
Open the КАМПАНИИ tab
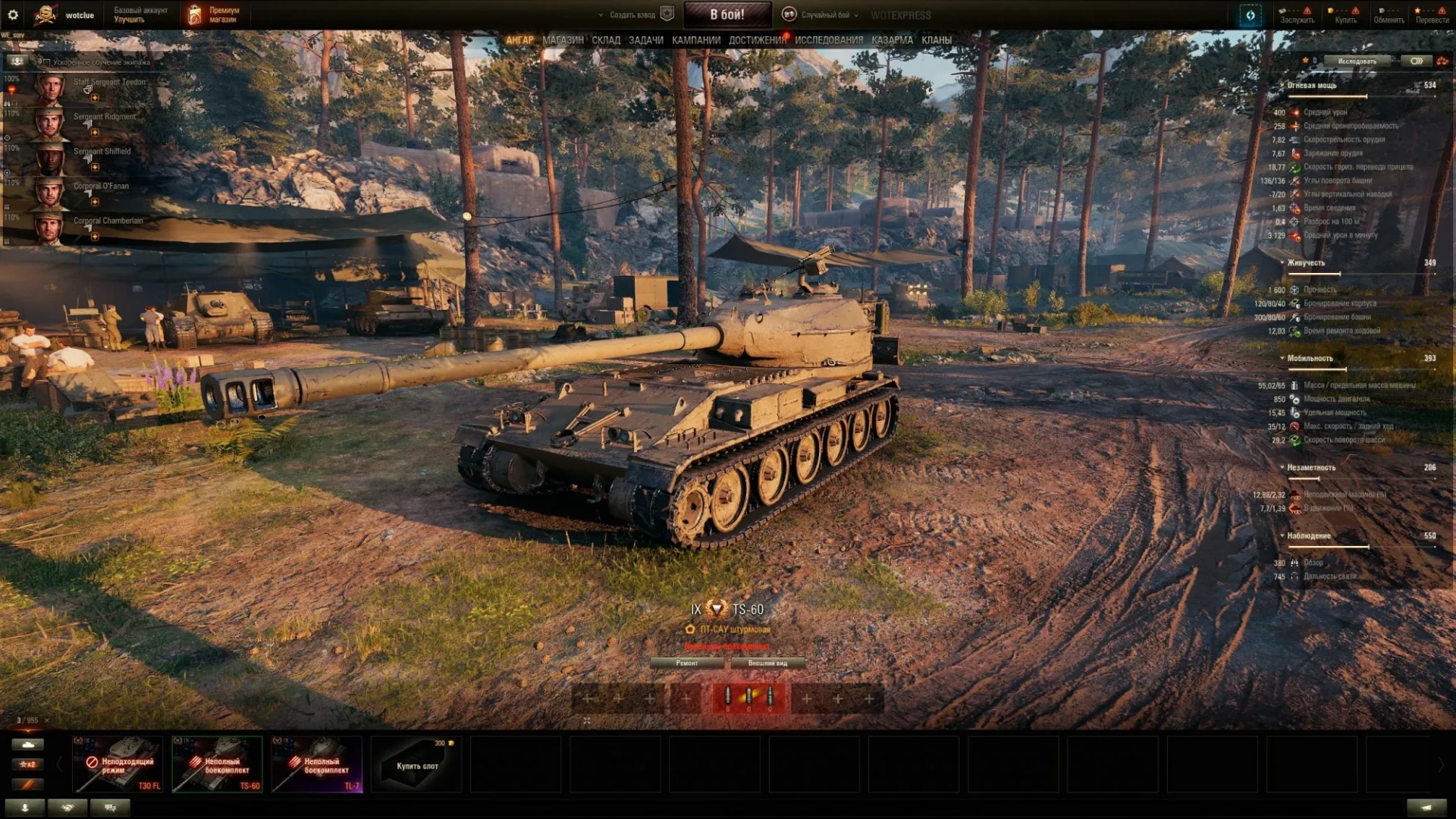(x=695, y=40)
